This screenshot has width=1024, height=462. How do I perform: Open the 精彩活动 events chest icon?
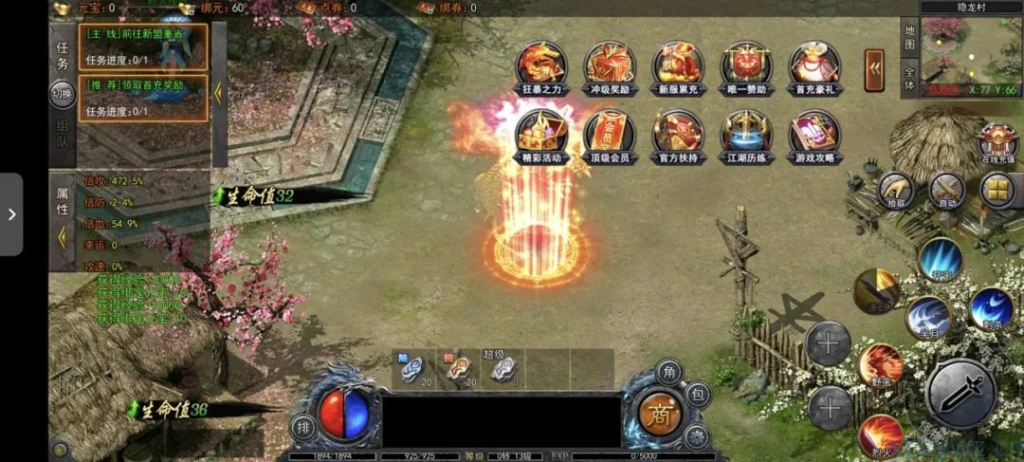point(541,133)
